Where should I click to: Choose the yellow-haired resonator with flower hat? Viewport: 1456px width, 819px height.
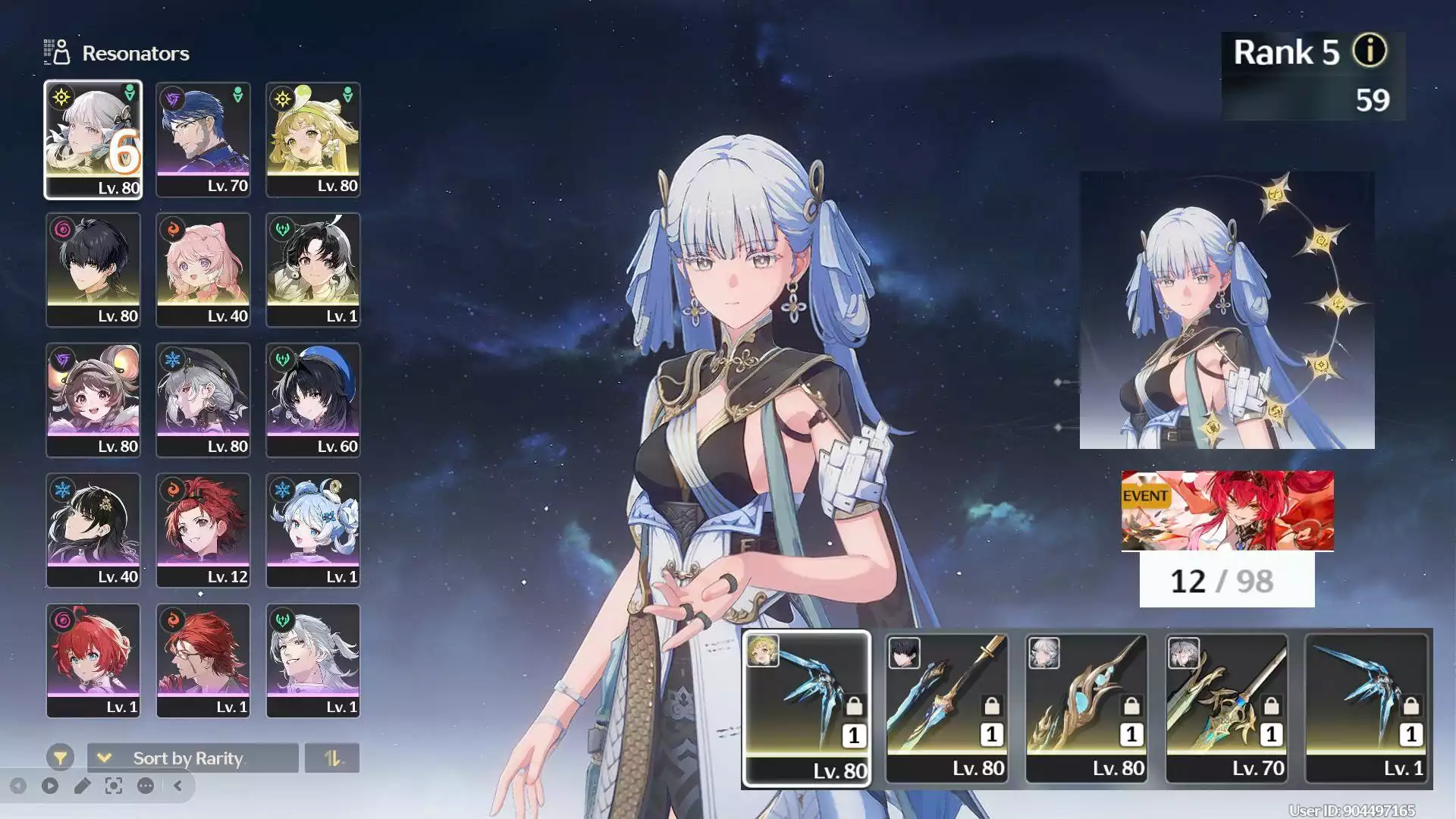click(312, 140)
